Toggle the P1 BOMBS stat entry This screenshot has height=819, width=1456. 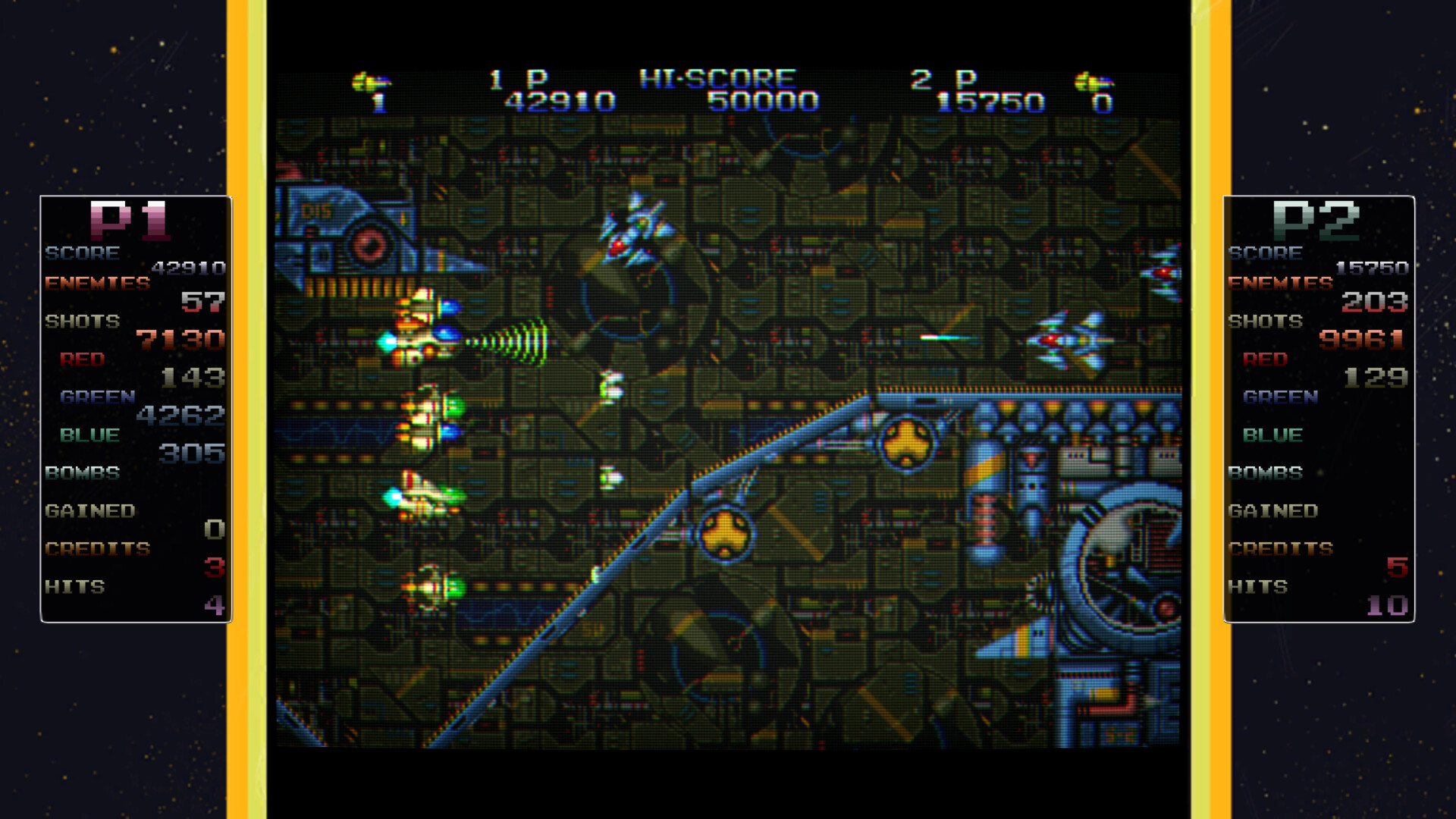pos(81,472)
